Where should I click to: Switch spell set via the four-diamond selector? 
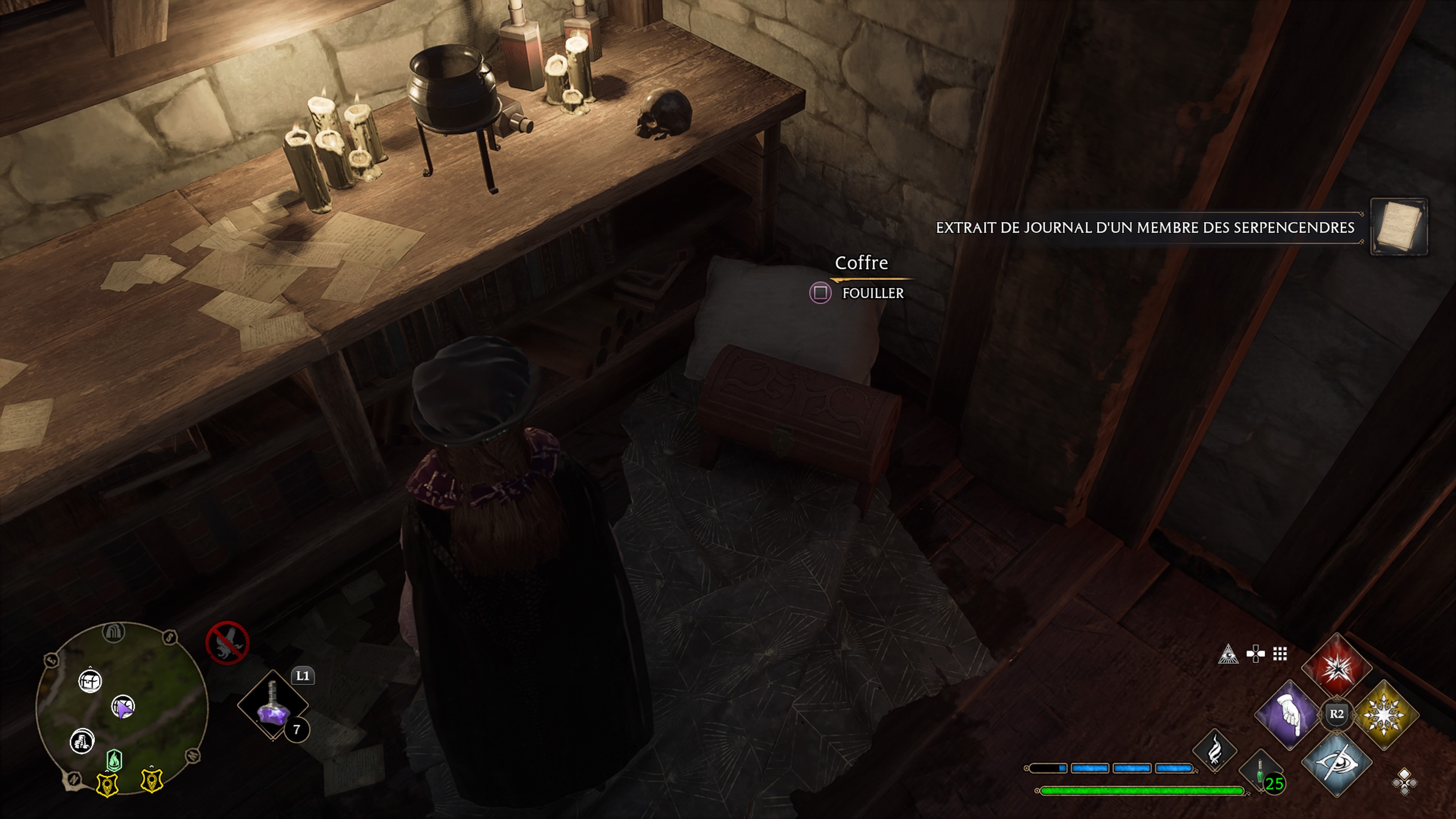click(1404, 782)
